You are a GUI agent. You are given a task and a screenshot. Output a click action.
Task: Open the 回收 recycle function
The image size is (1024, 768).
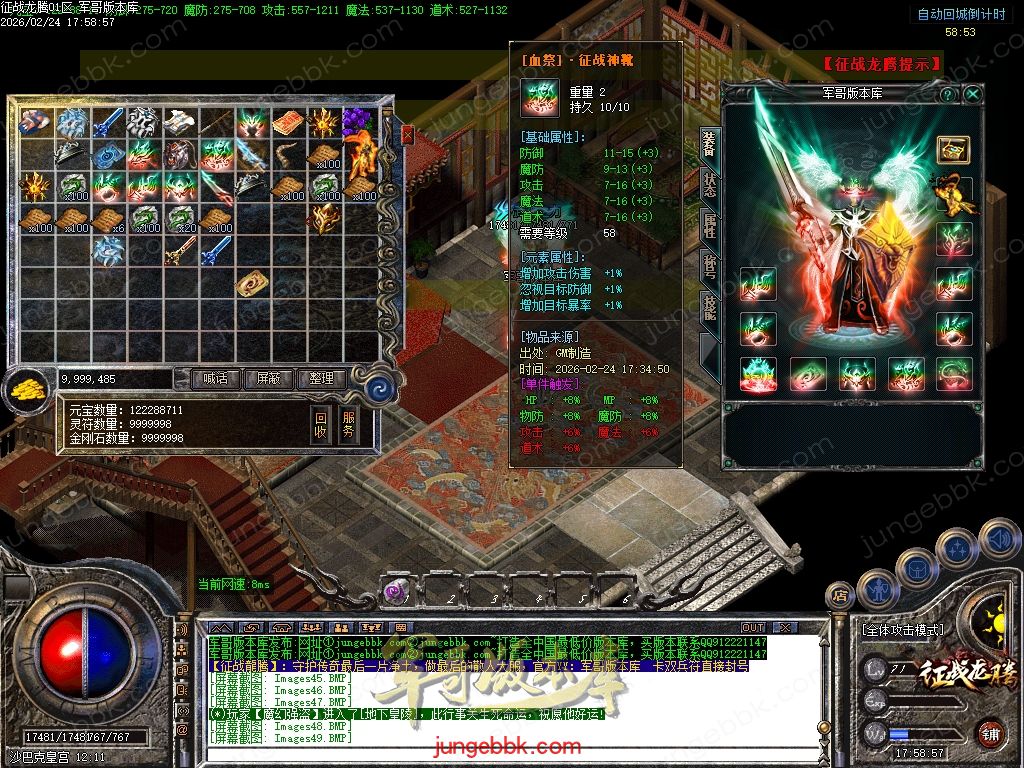pos(320,424)
